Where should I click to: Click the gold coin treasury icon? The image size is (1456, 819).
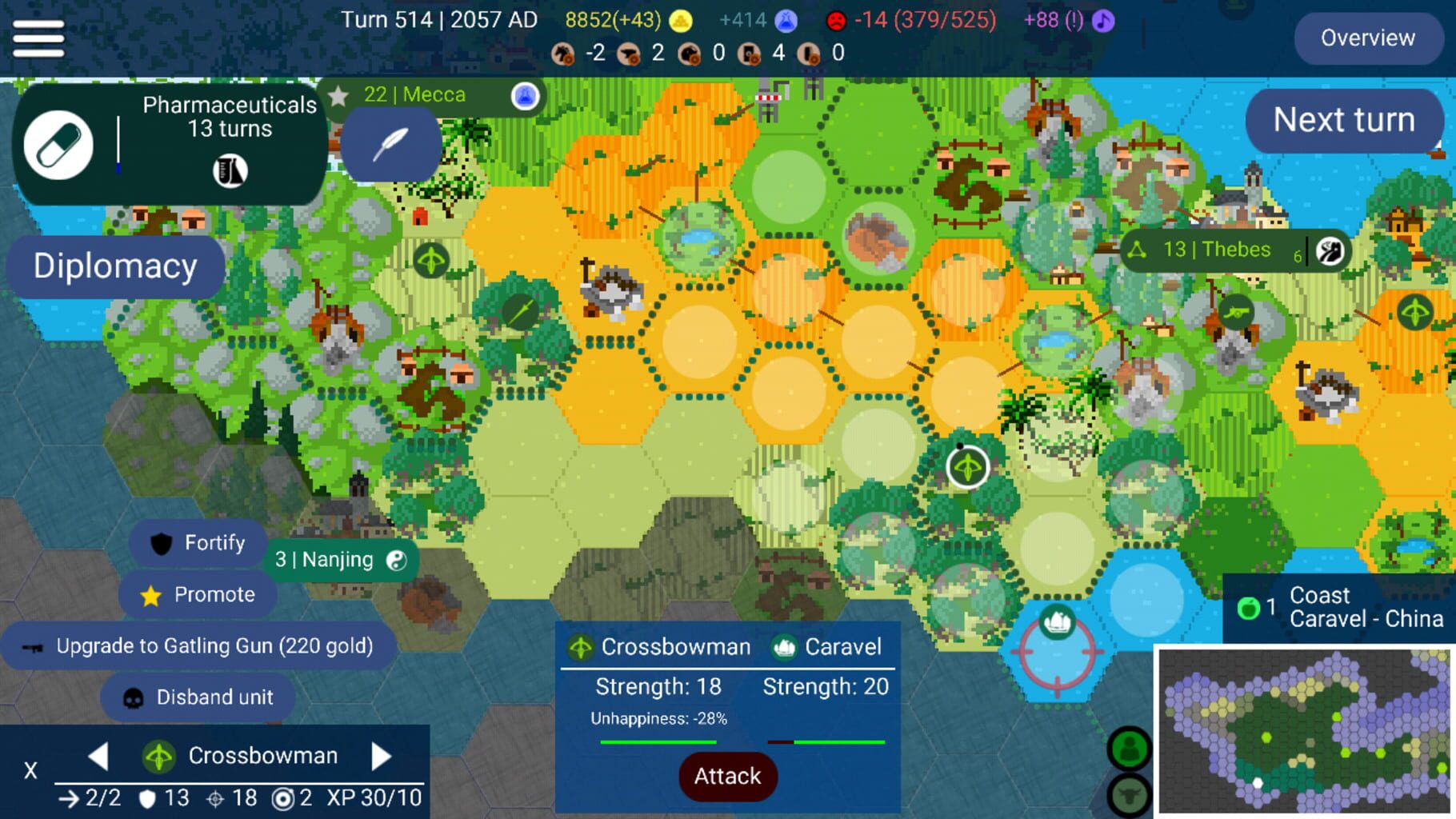(679, 20)
